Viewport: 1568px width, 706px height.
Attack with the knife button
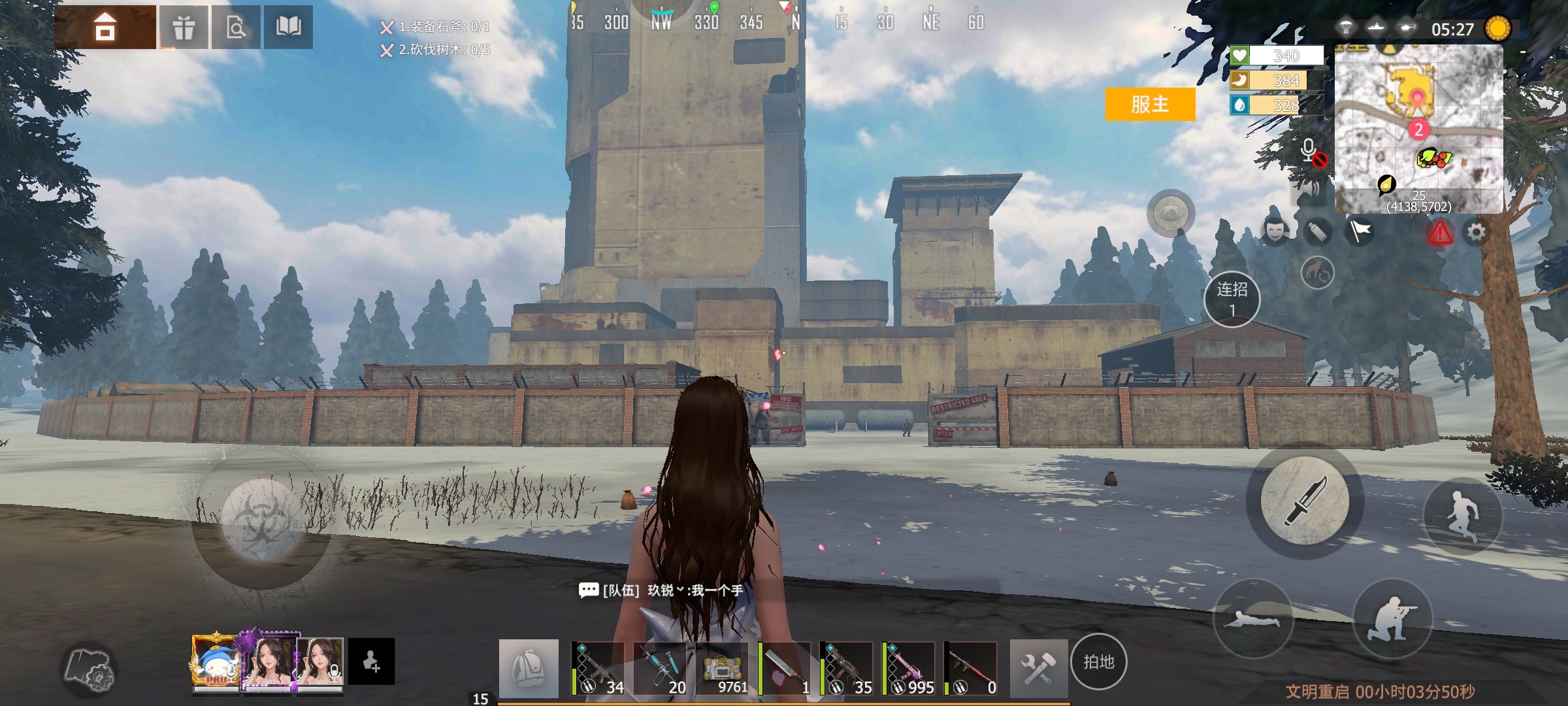[1304, 501]
